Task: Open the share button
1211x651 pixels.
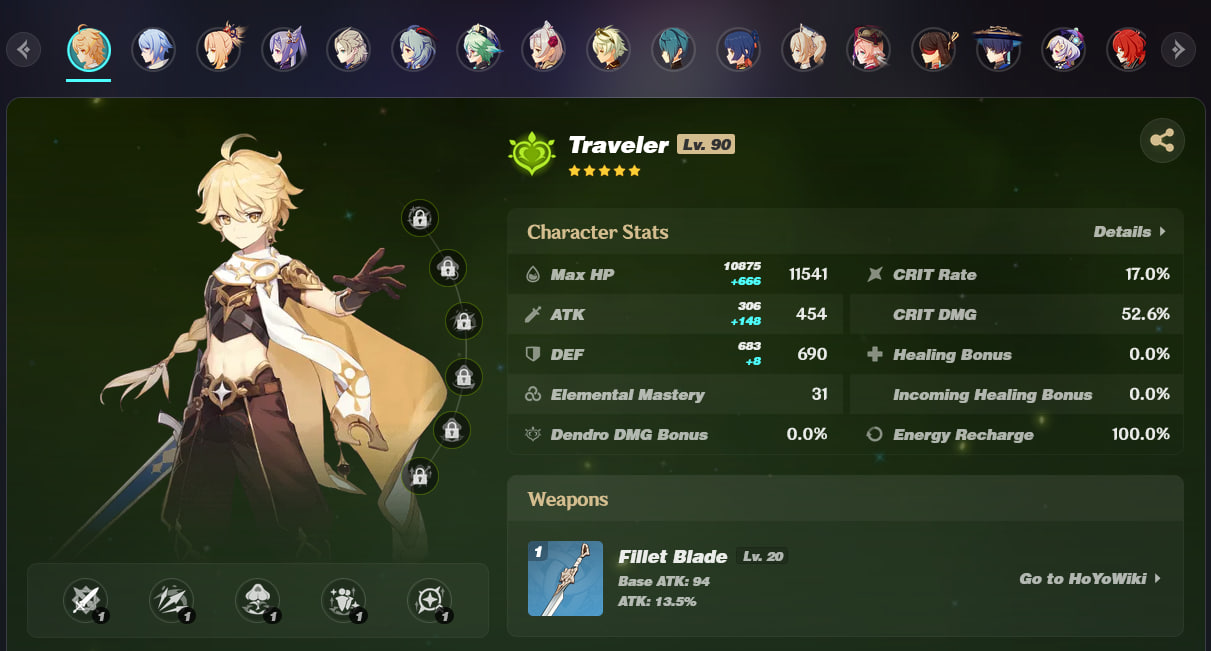Action: tap(1162, 141)
